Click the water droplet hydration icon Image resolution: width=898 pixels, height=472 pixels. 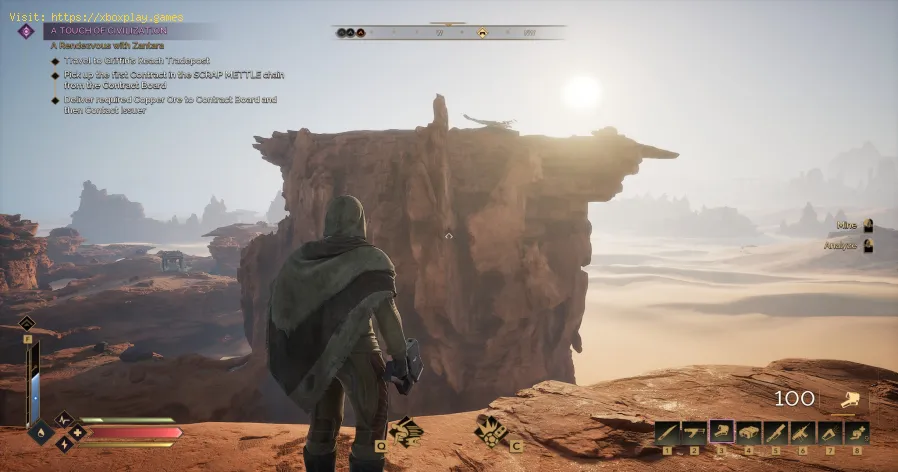pos(41,432)
